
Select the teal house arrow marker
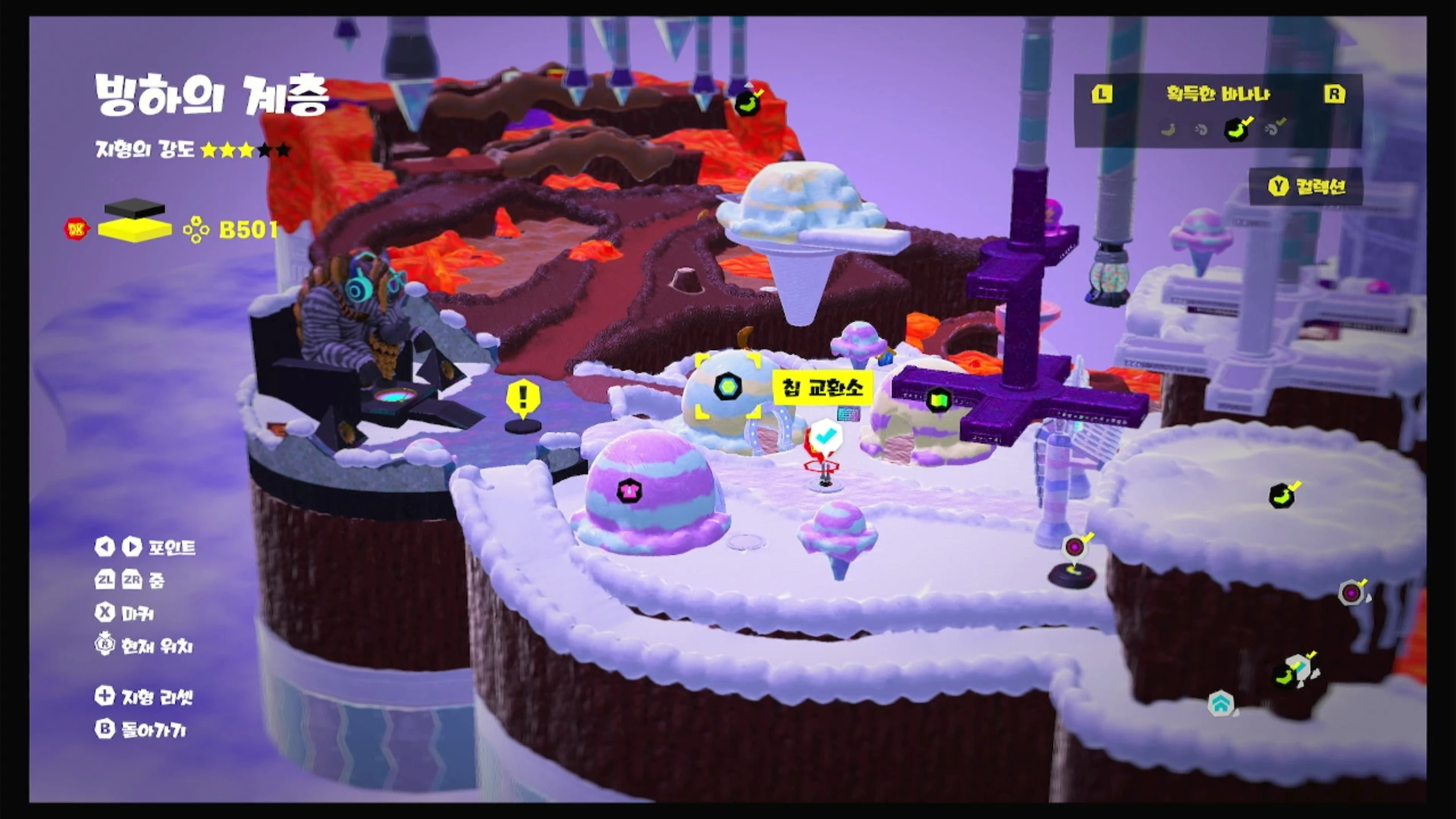pyautogui.click(x=1221, y=704)
